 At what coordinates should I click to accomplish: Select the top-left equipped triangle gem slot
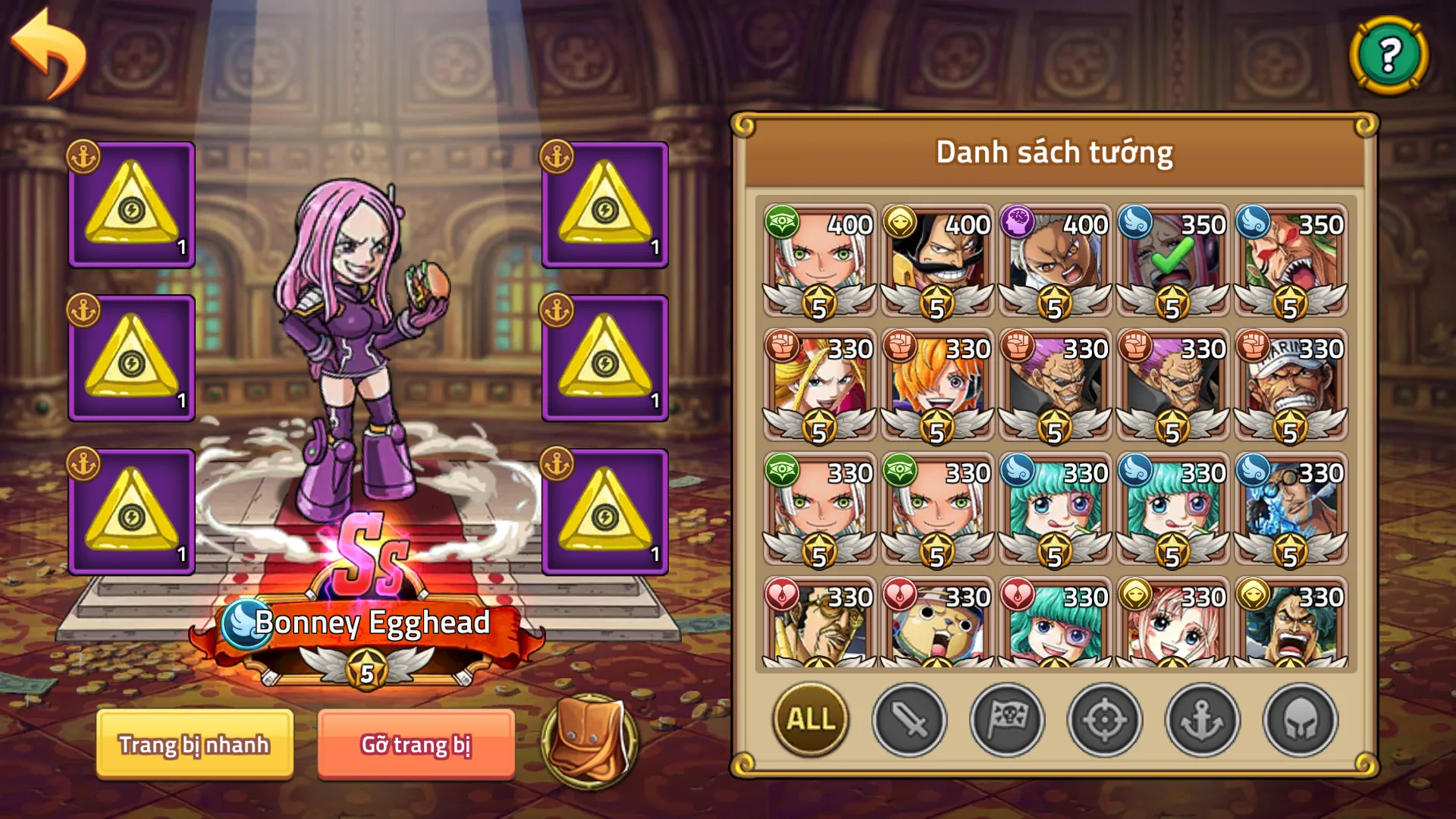click(130, 203)
